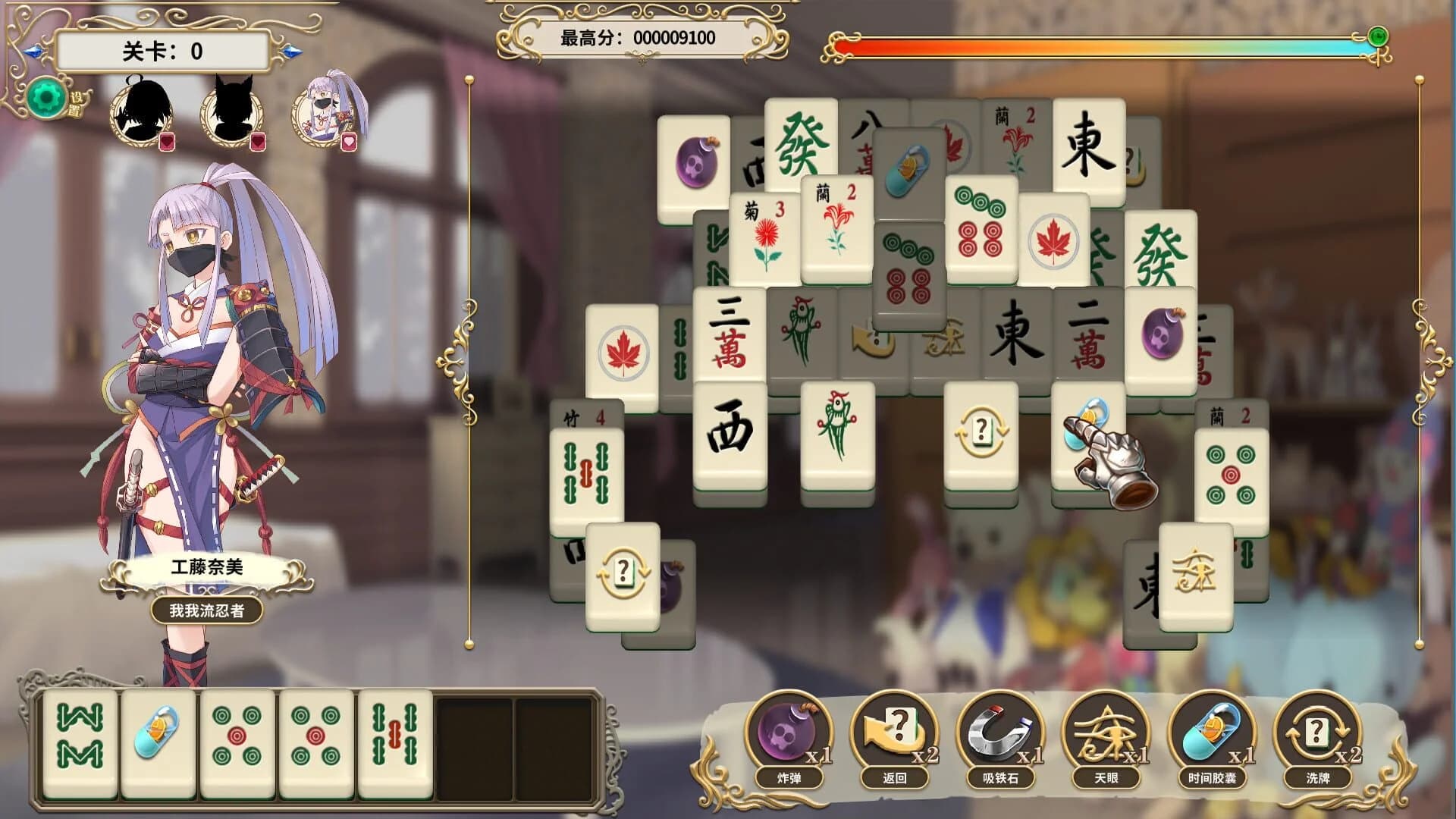Open the 设置 settings gear
1456x819 pixels.
[x=47, y=97]
